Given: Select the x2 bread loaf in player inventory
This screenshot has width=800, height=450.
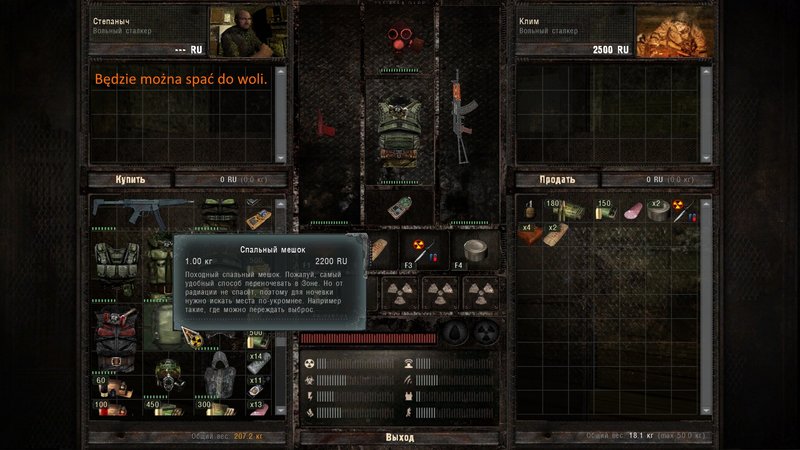Looking at the screenshot, I should click(x=557, y=233).
